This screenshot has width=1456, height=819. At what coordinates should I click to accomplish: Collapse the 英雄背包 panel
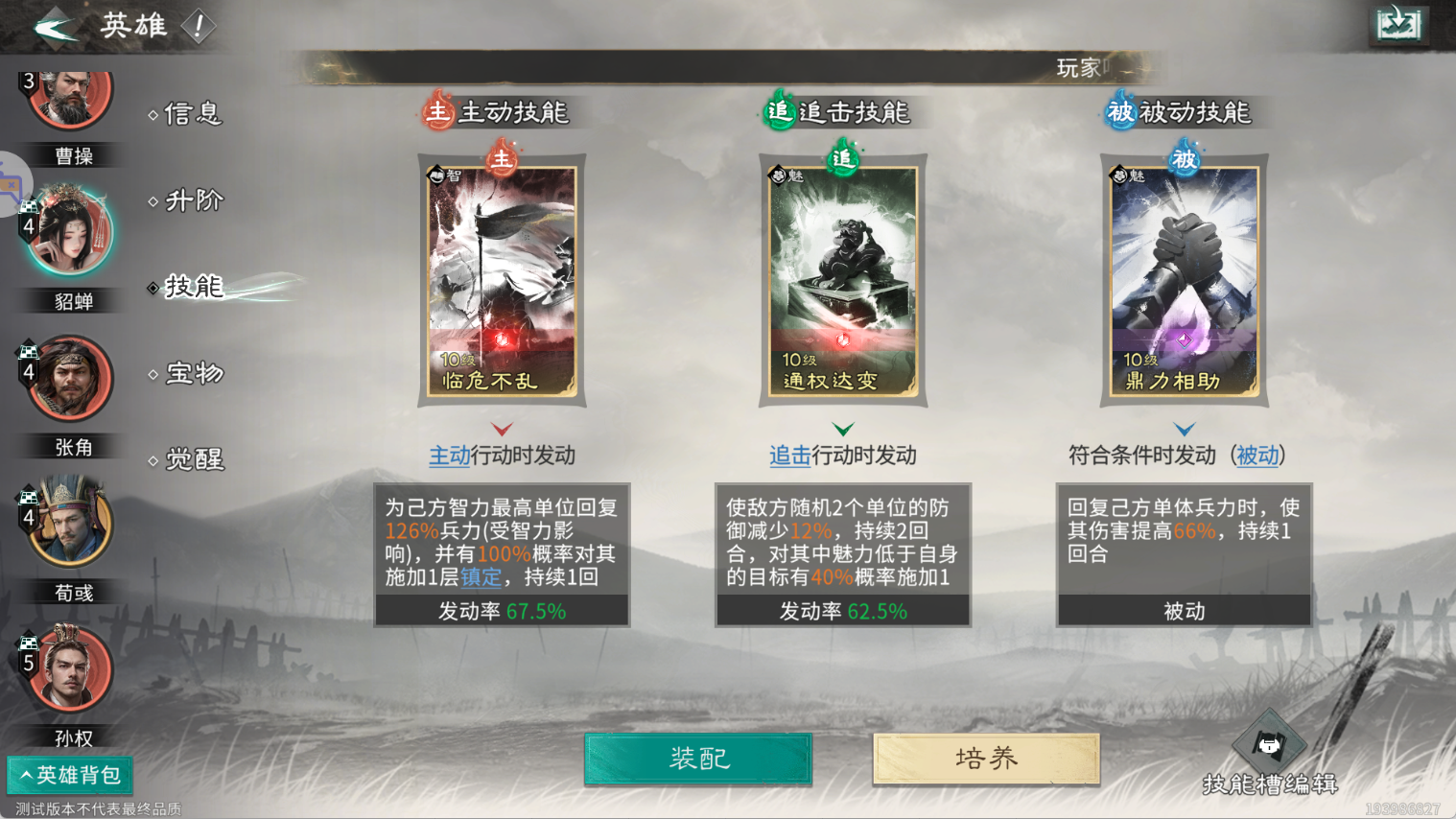tap(70, 775)
